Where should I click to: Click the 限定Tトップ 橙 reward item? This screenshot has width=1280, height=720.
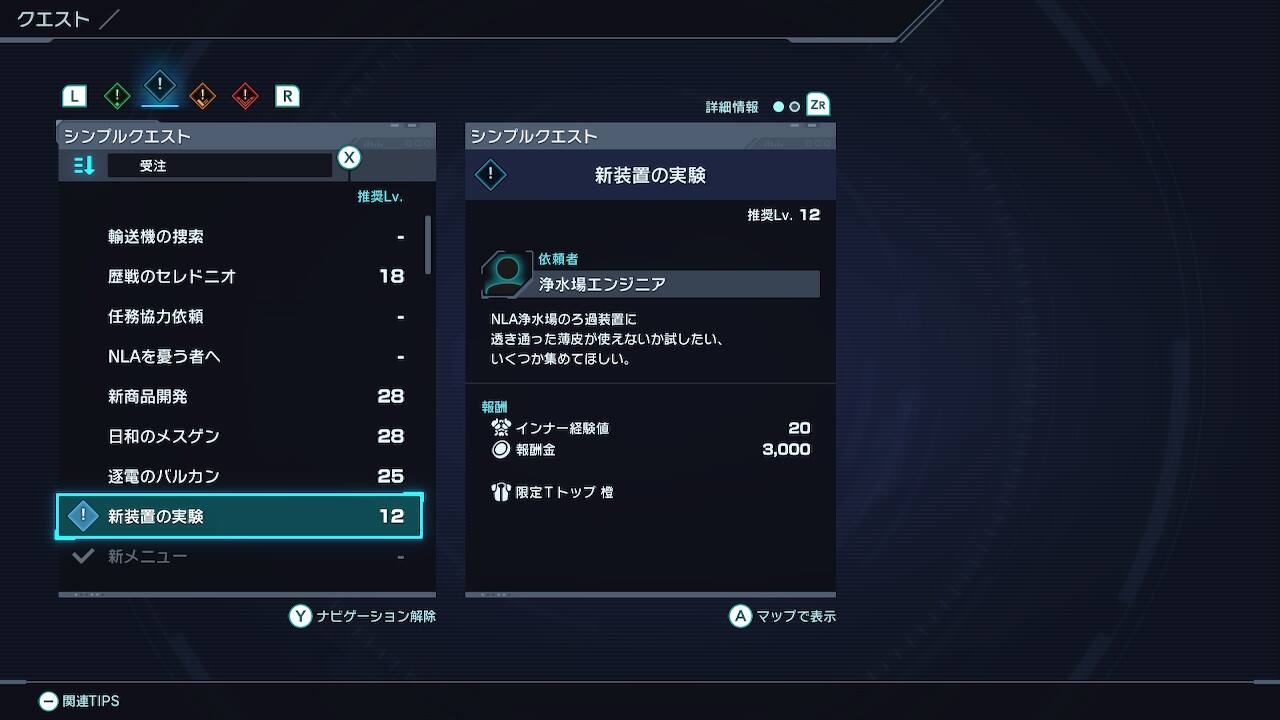click(563, 493)
